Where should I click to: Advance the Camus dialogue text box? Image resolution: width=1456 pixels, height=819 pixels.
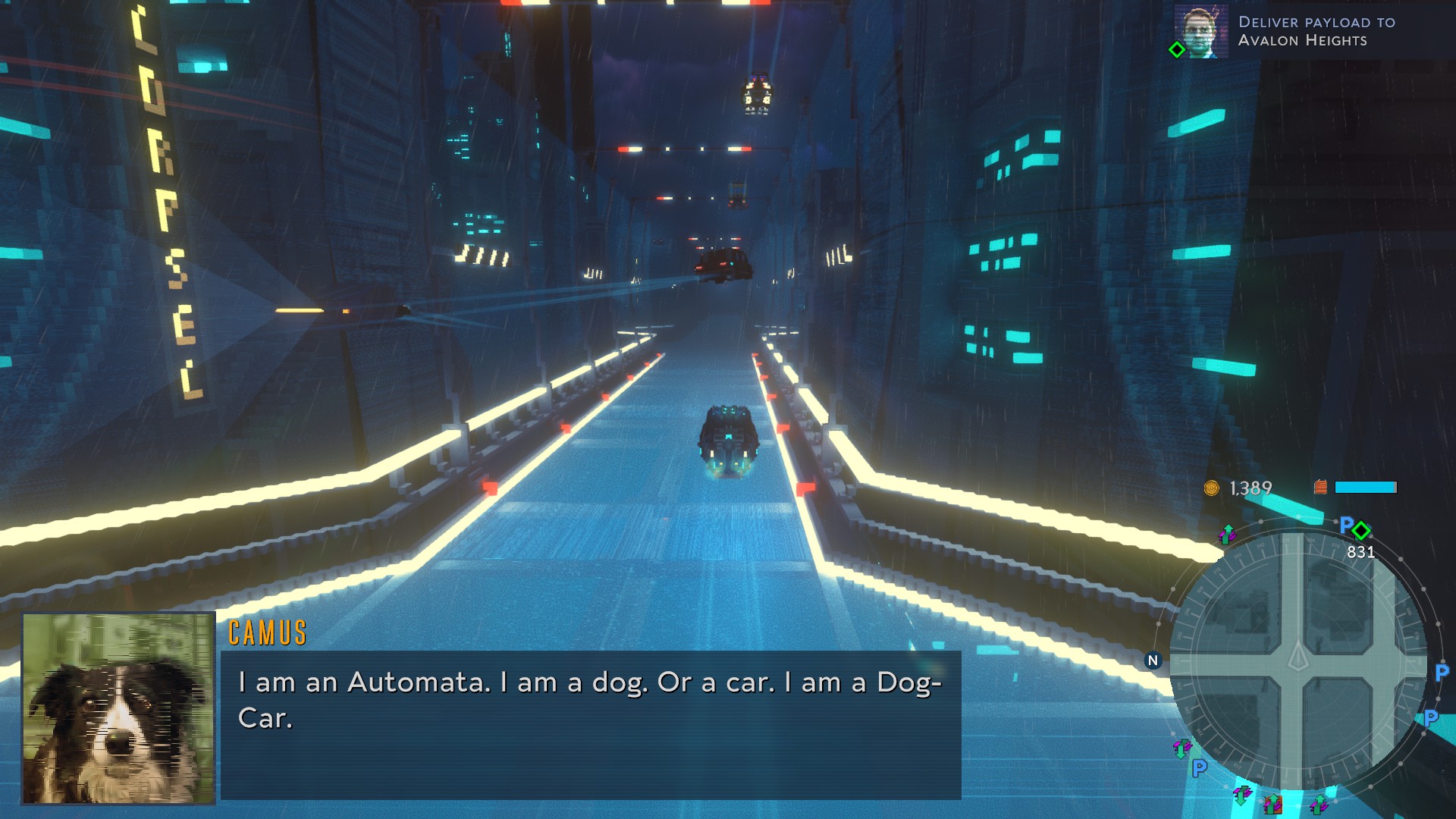(590, 724)
